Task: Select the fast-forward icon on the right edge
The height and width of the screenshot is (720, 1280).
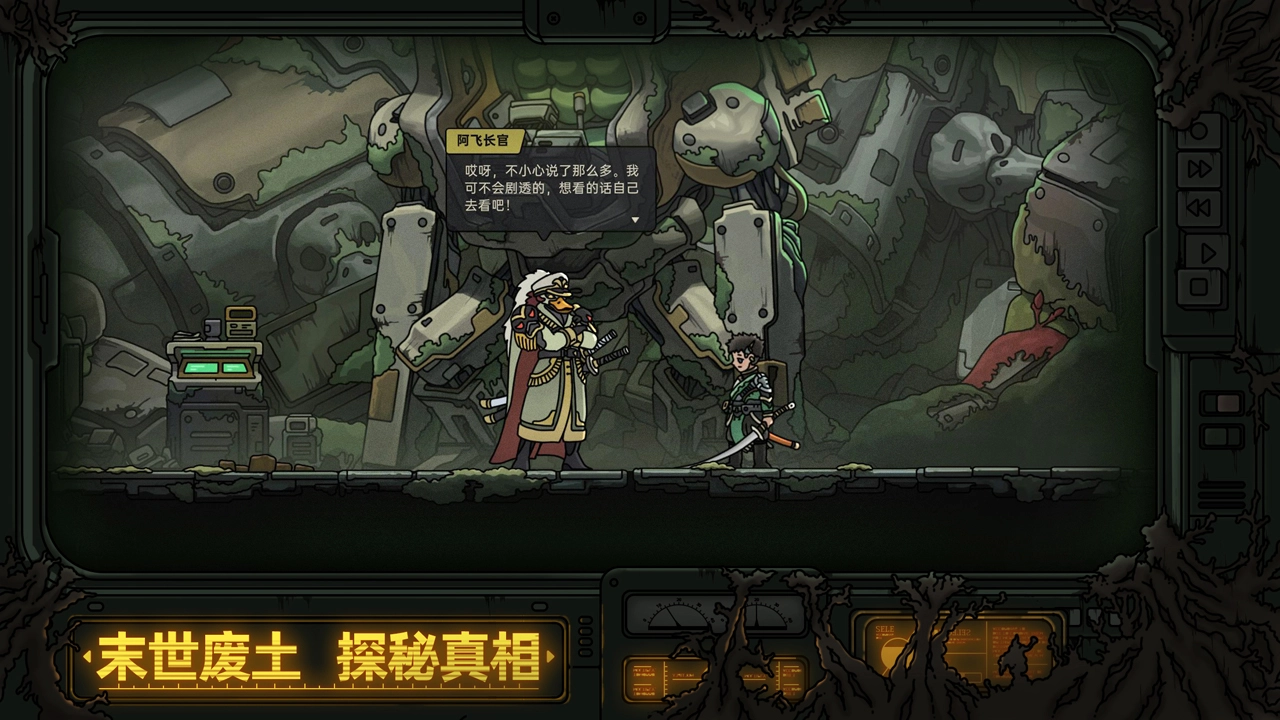Action: [1199, 168]
